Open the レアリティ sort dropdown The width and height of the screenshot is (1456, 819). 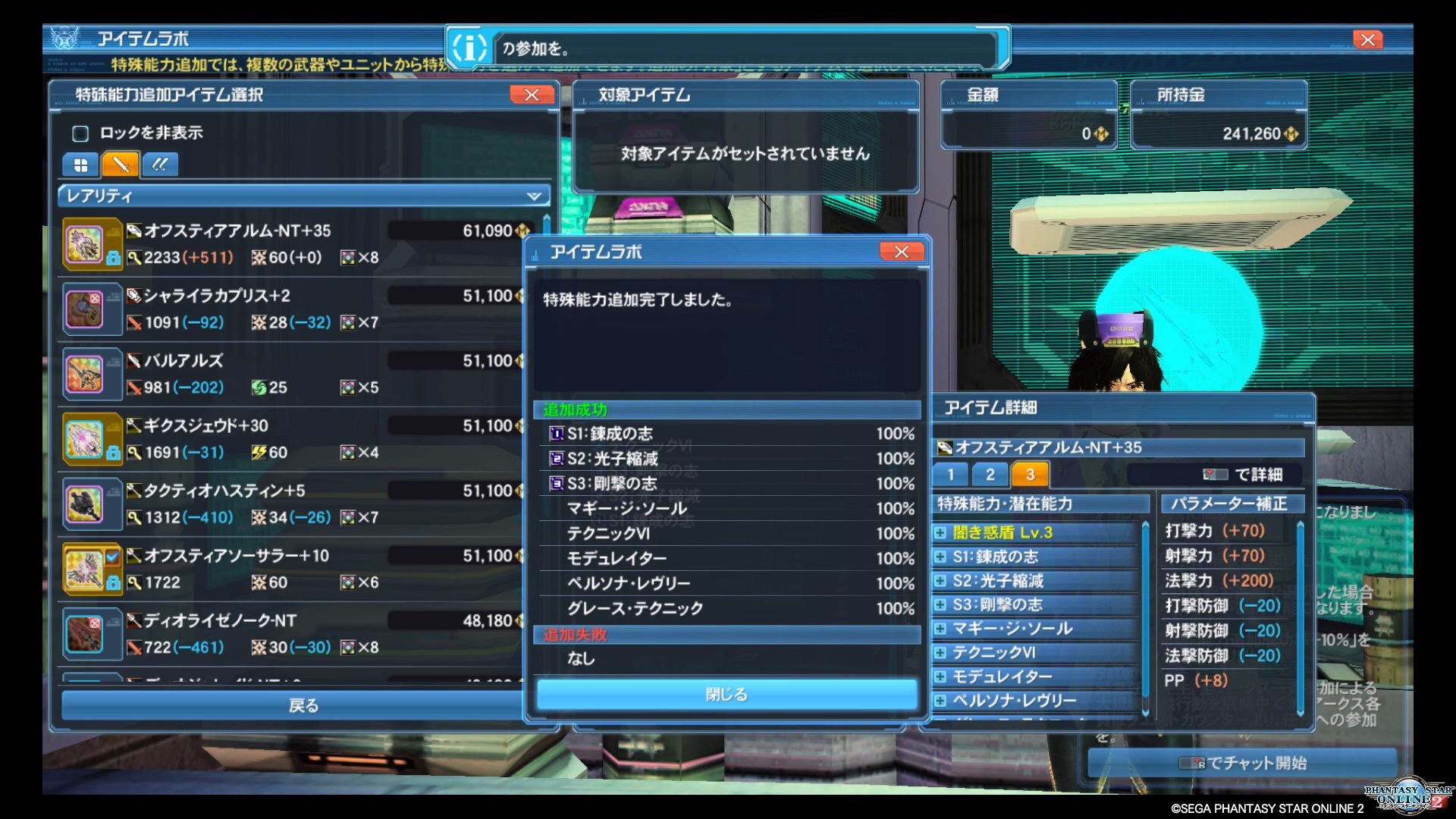[304, 196]
